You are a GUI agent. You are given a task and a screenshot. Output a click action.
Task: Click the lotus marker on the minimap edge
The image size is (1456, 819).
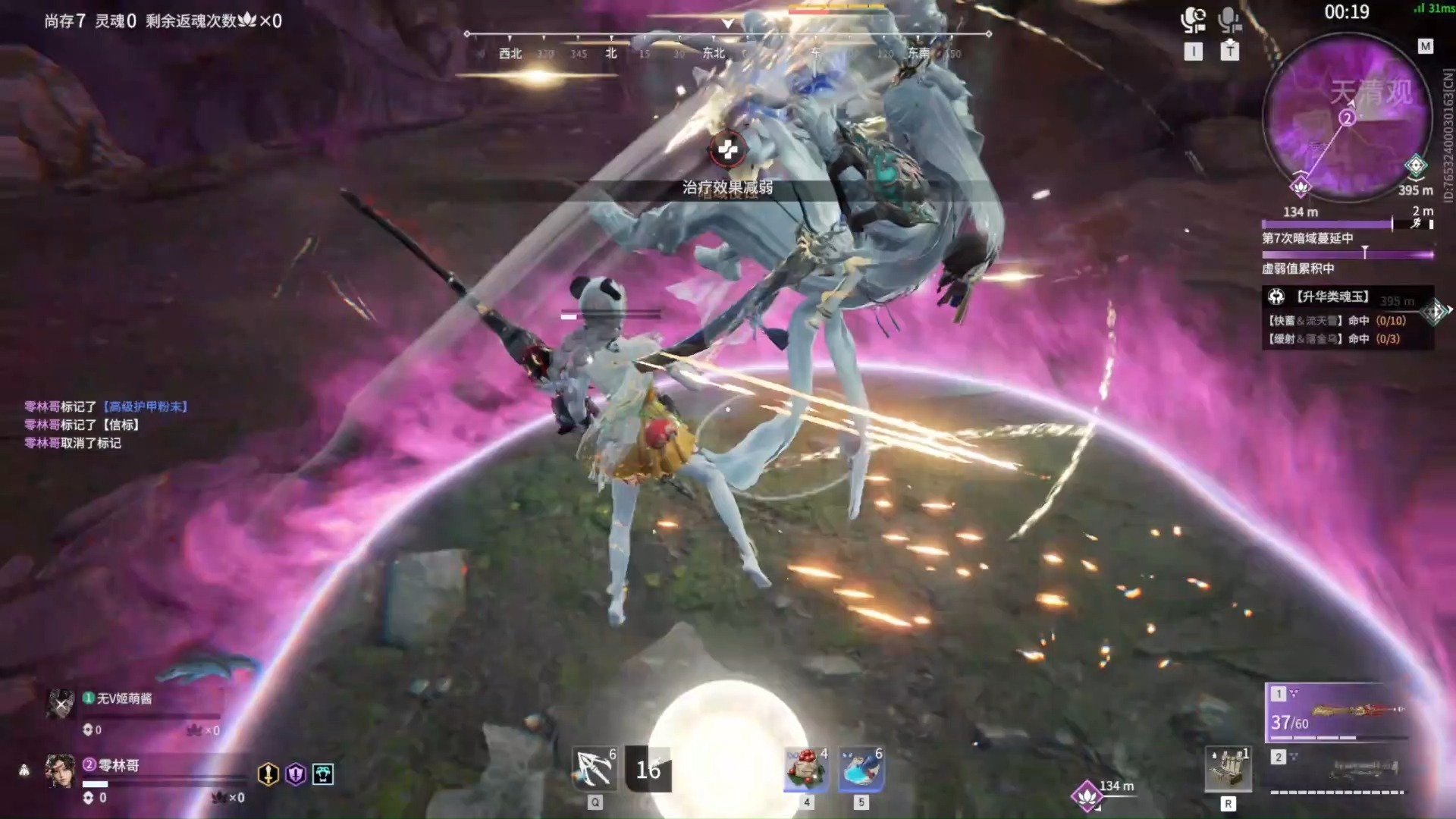(x=1301, y=186)
